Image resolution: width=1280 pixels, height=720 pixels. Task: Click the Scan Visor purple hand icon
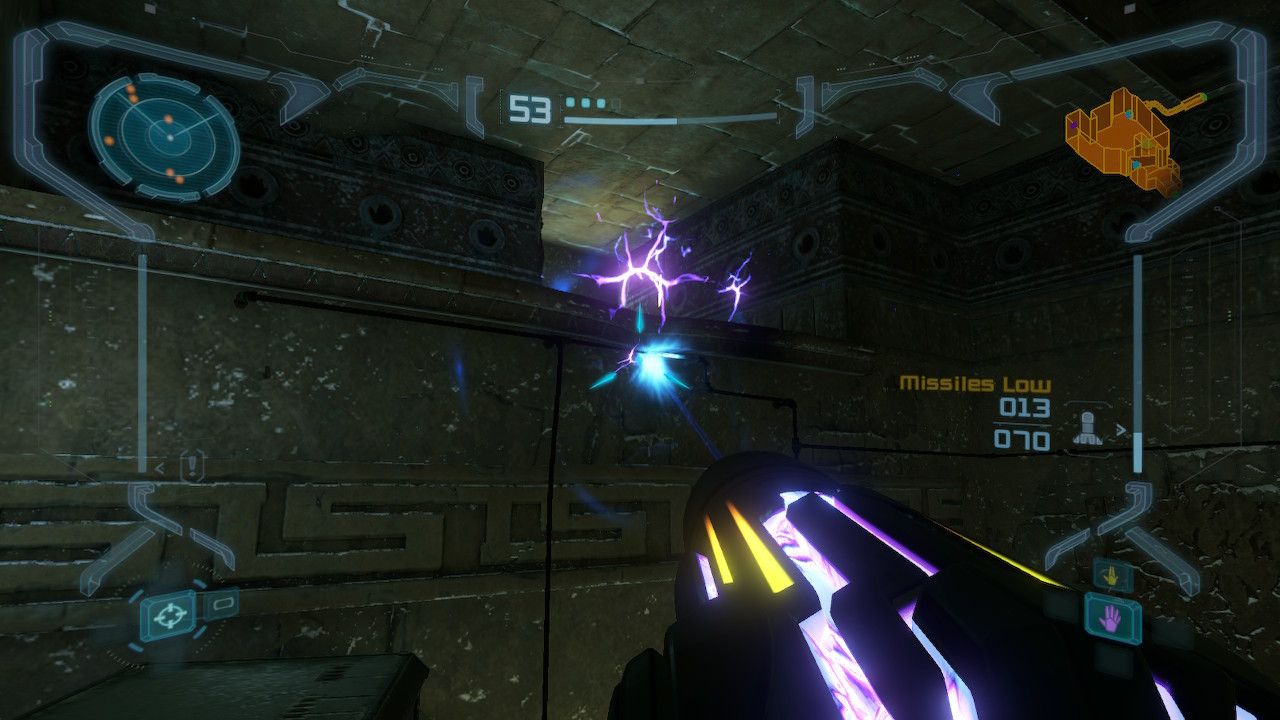coord(1110,620)
